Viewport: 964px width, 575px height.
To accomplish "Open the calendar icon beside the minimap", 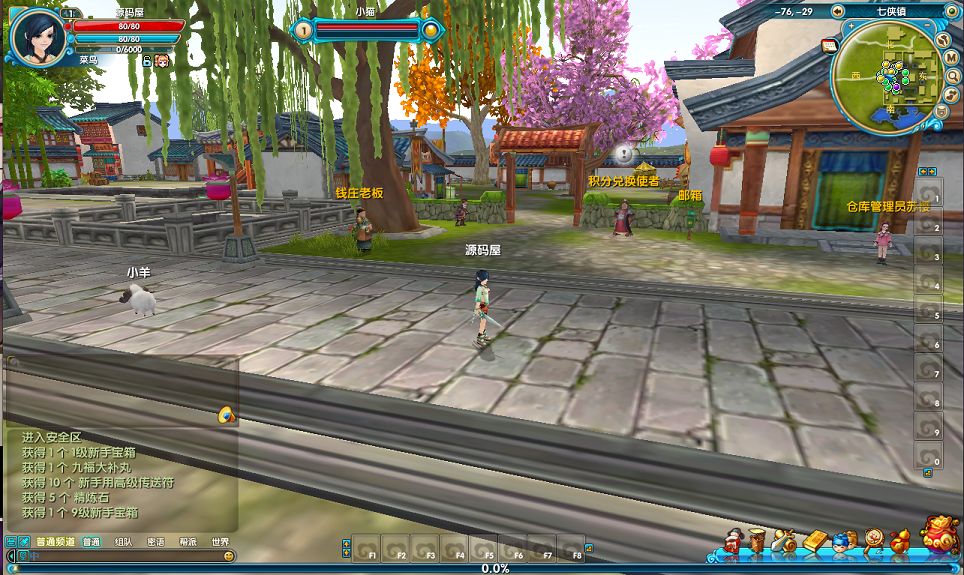I will point(829,45).
